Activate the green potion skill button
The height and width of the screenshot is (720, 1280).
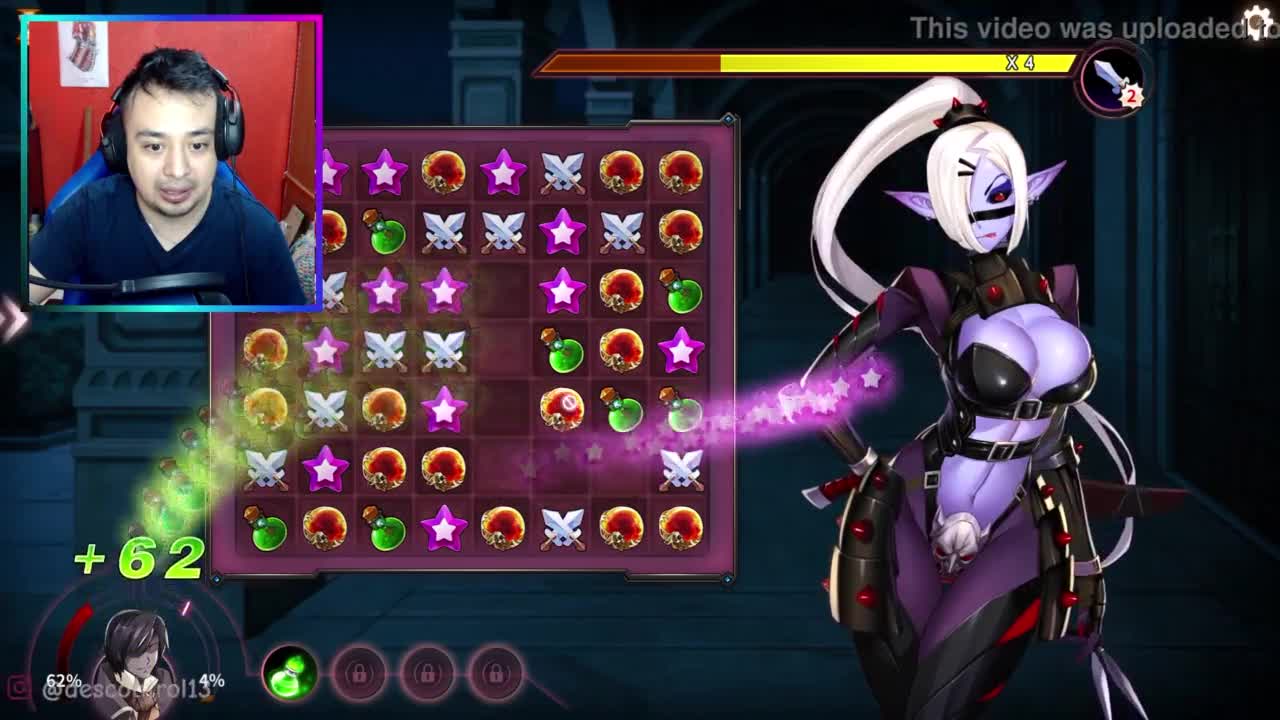click(290, 673)
